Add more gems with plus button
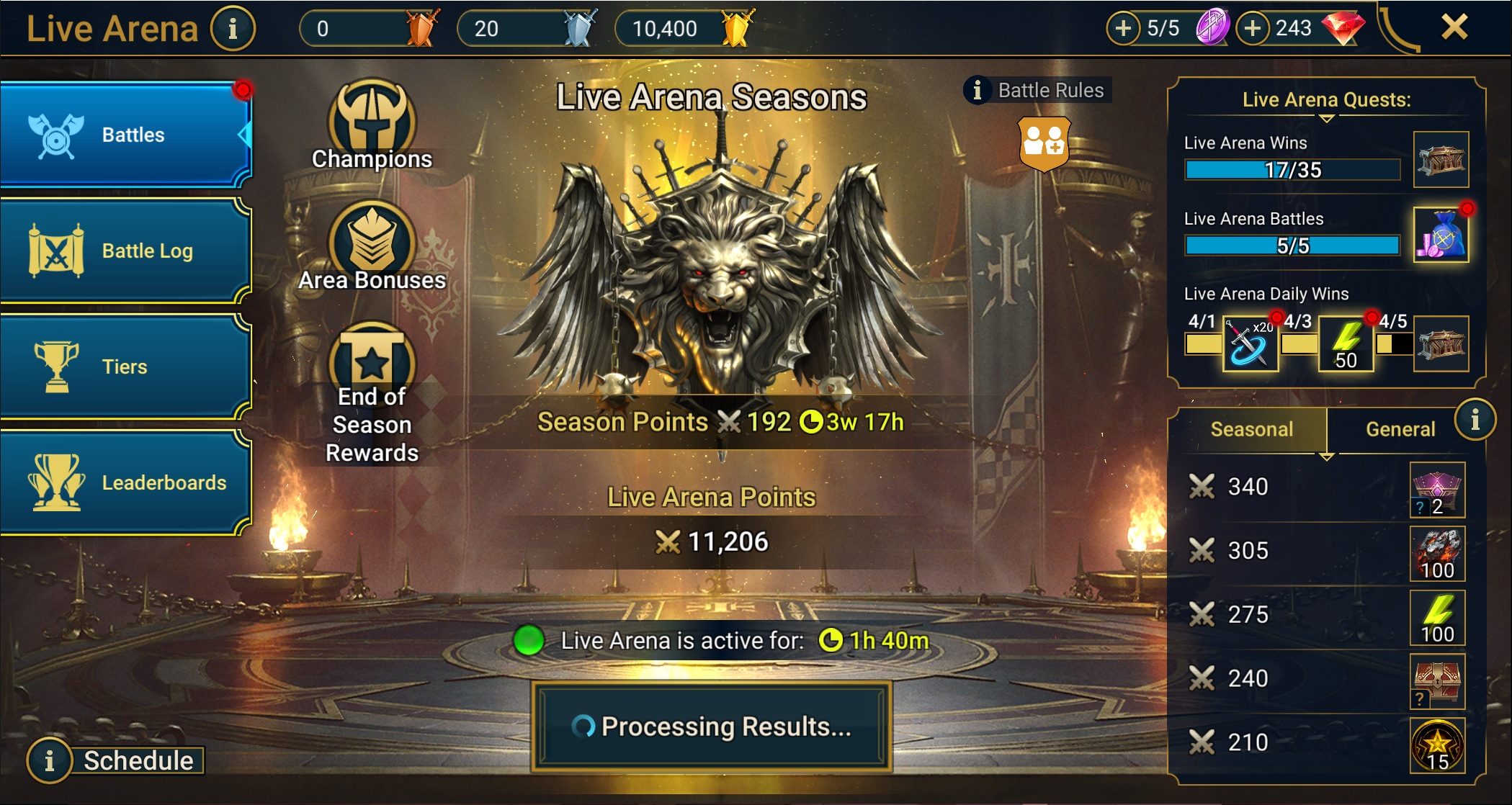The width and height of the screenshot is (1512, 805). point(1253,28)
